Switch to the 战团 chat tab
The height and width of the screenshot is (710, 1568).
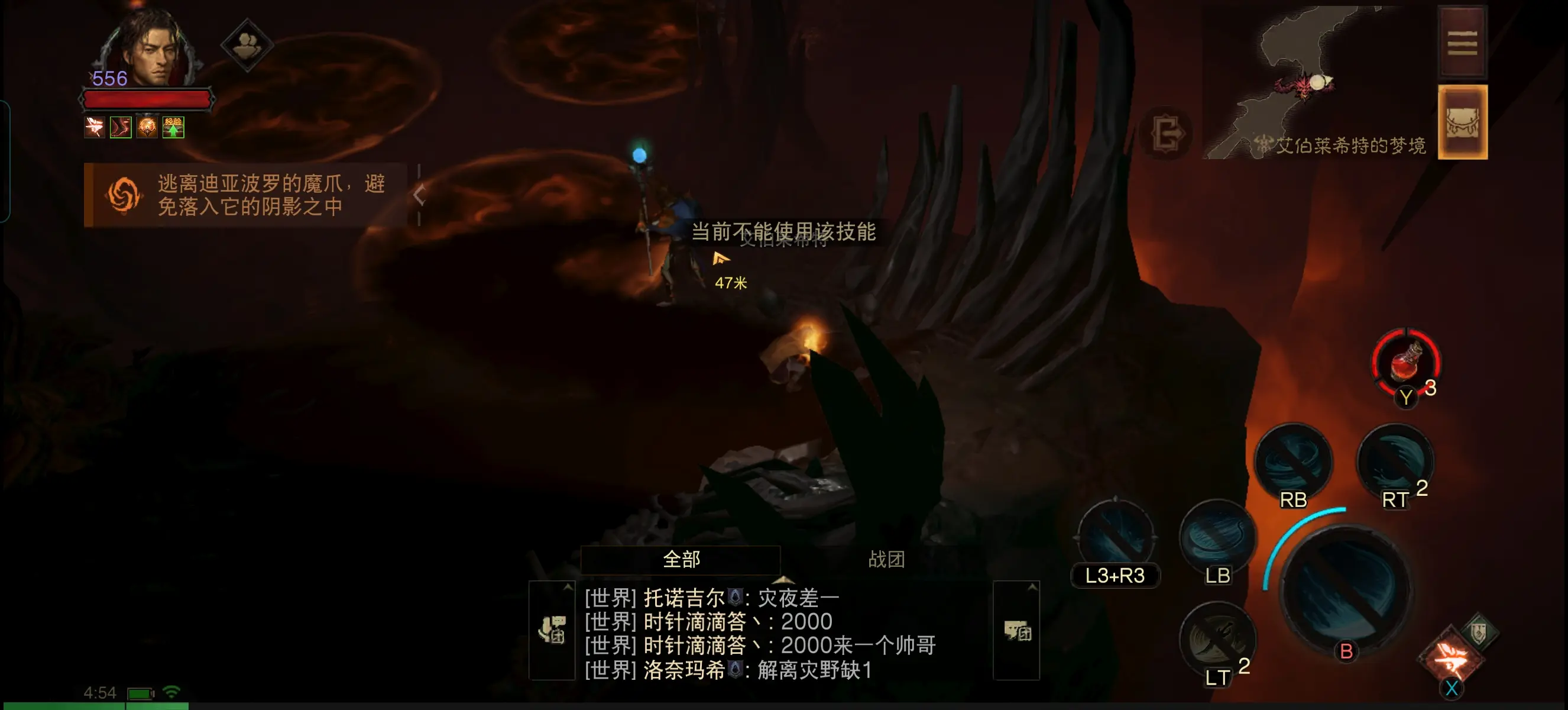click(x=886, y=559)
